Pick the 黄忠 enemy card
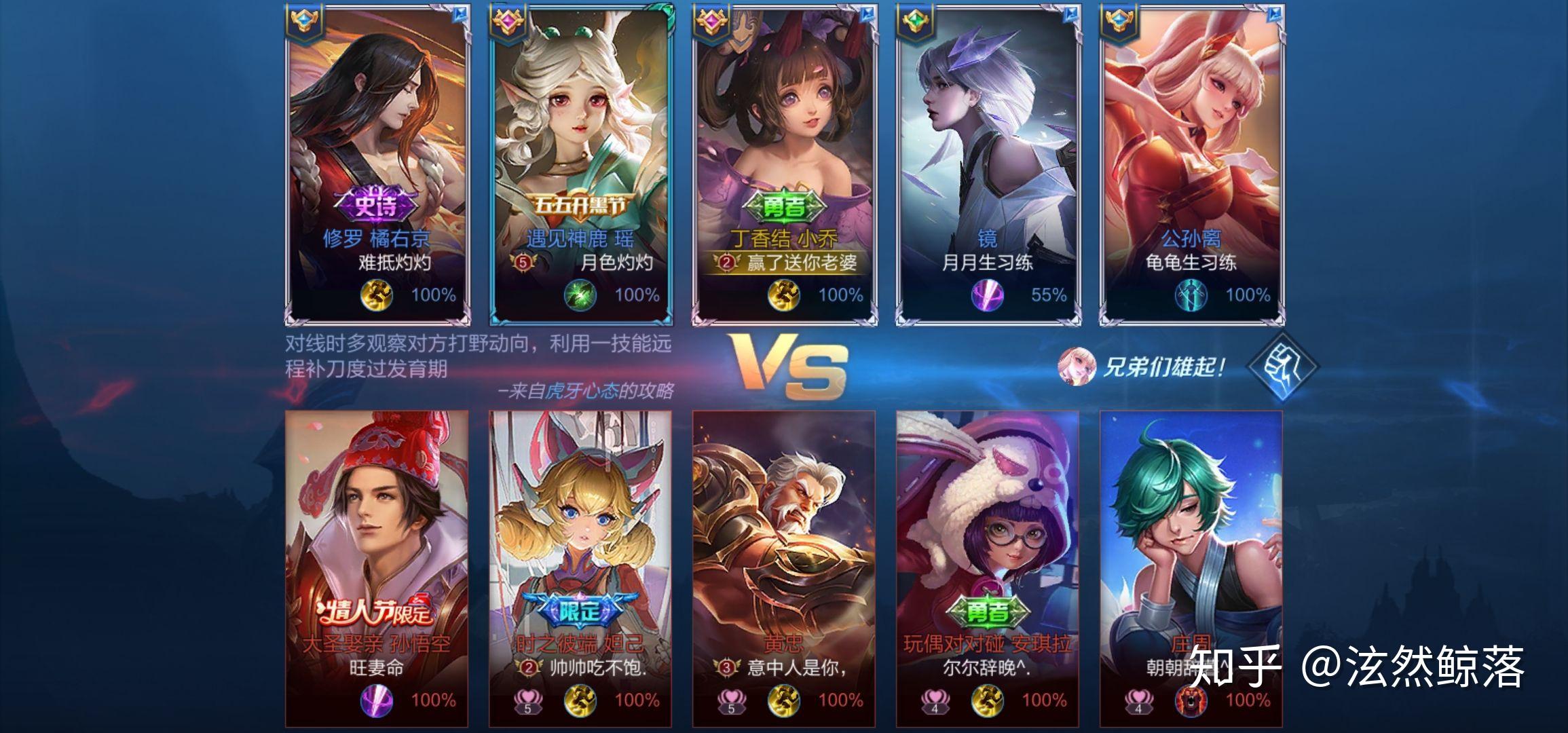The height and width of the screenshot is (733, 1568). click(784, 569)
